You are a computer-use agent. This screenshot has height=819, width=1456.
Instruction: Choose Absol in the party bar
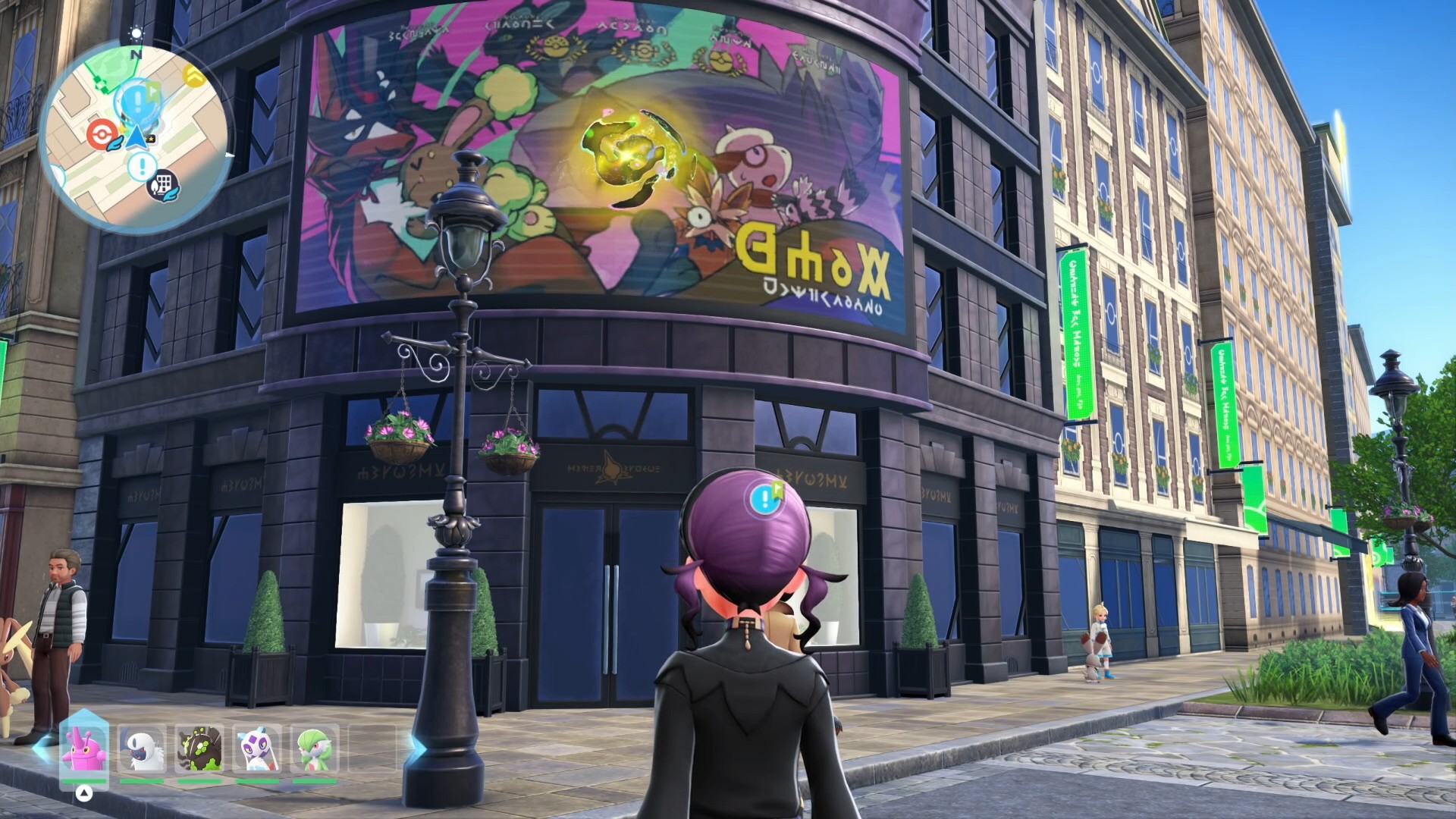(142, 749)
